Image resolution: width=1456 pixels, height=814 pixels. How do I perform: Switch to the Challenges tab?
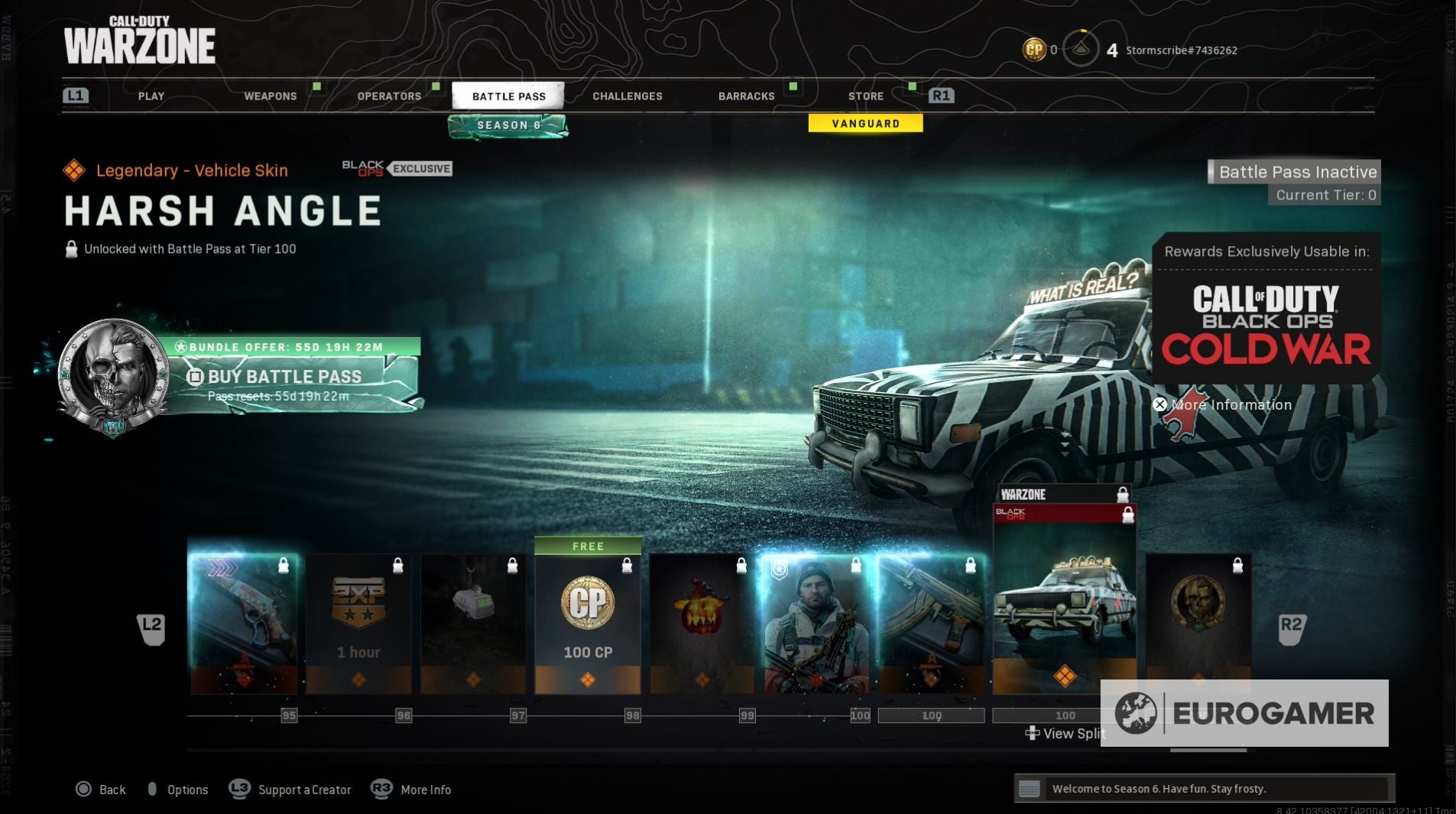627,96
